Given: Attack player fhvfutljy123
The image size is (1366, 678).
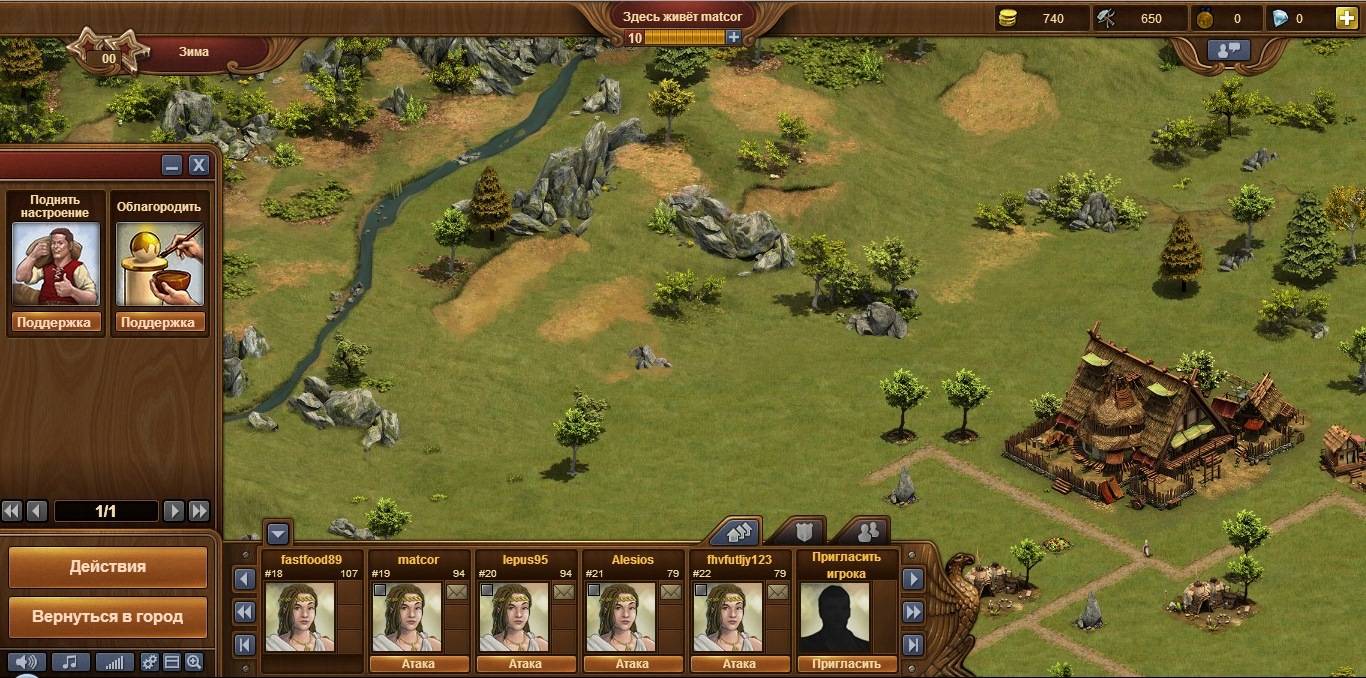Looking at the screenshot, I should (x=739, y=664).
